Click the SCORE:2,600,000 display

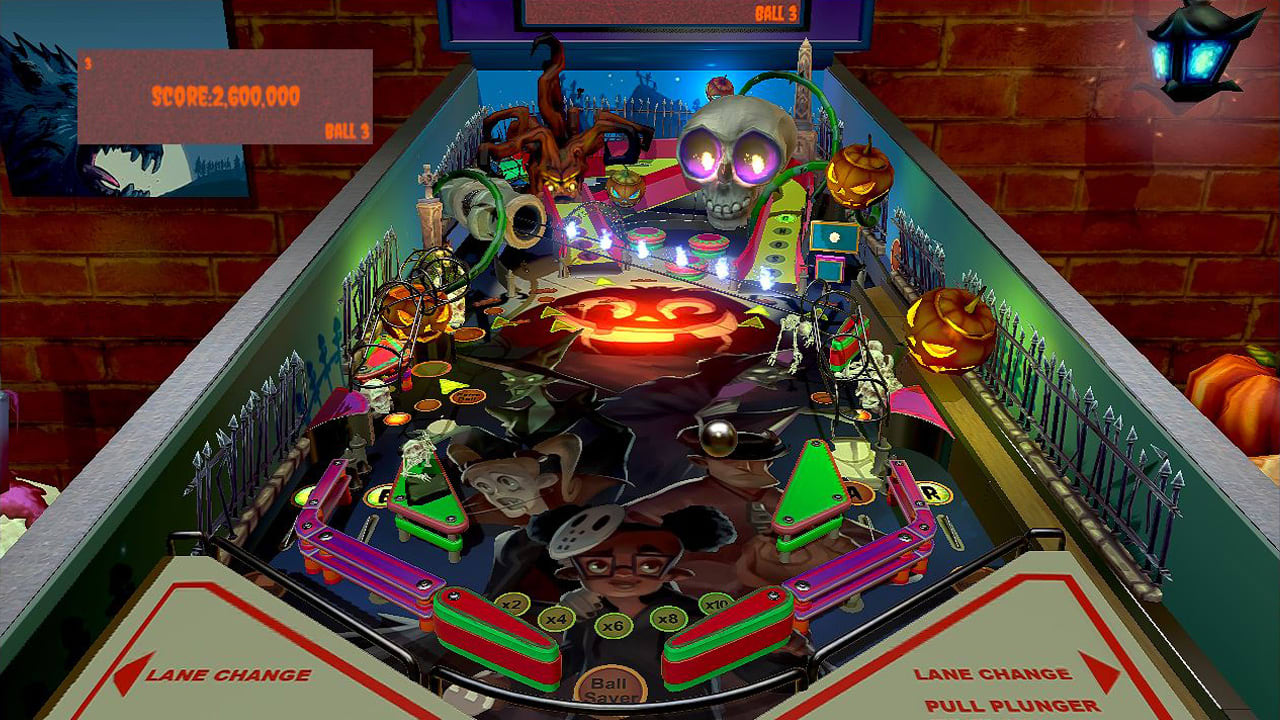225,95
